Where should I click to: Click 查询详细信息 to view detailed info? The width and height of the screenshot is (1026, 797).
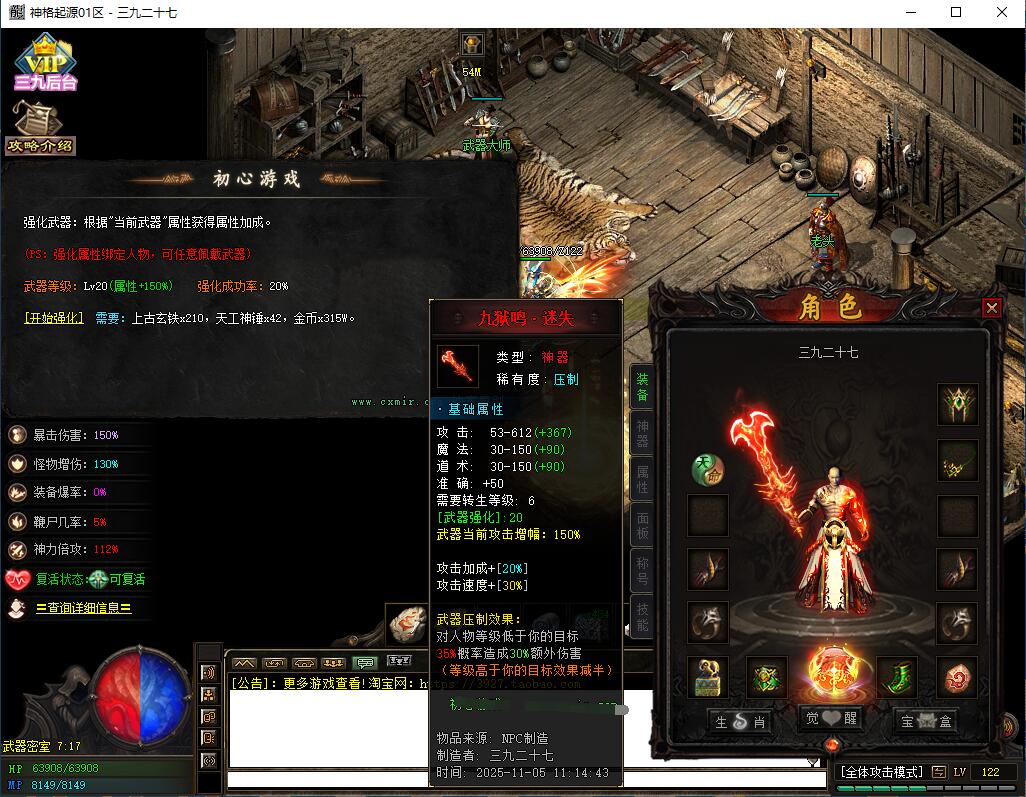(x=83, y=608)
